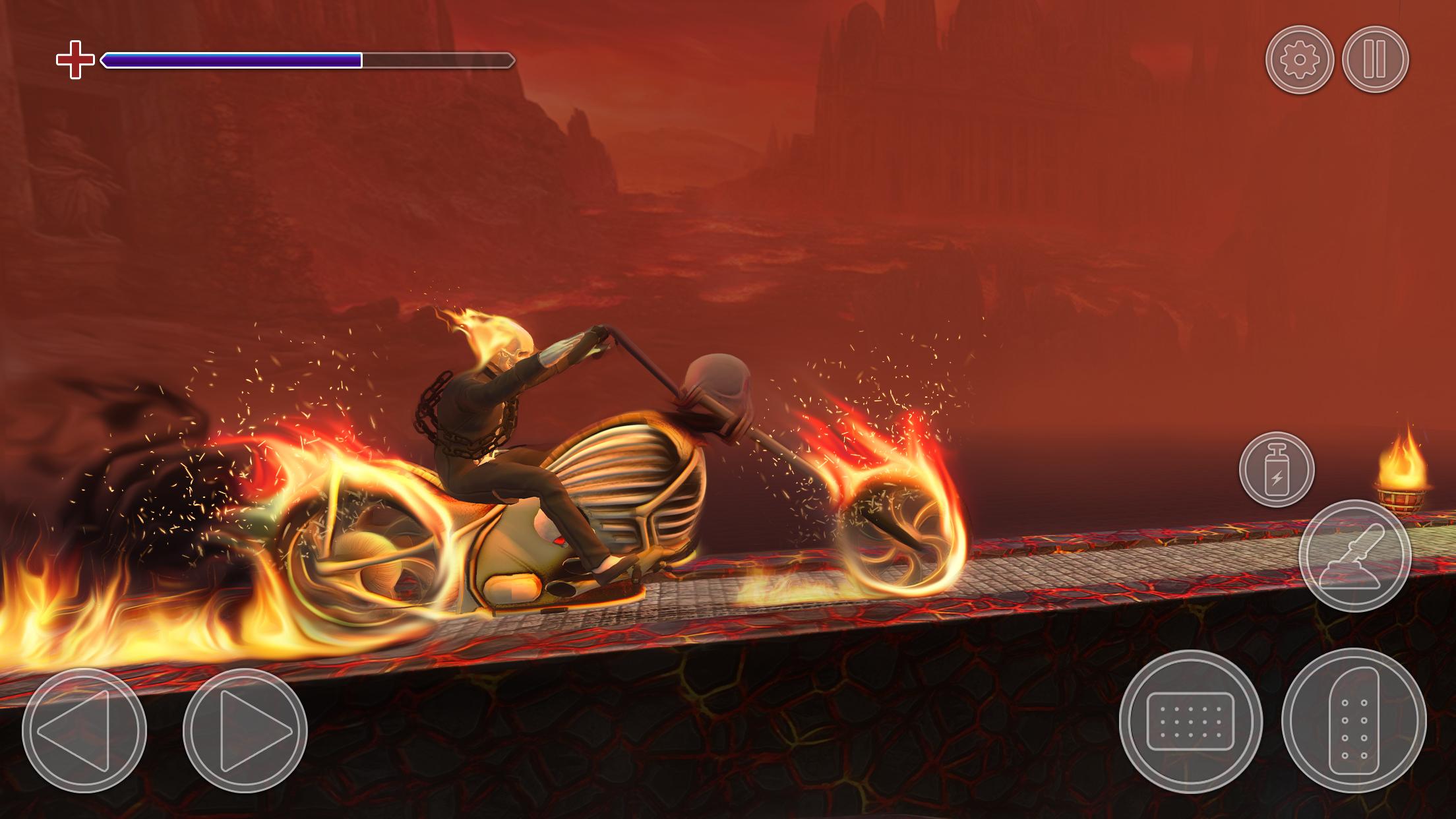Step on the tall gas pedal
This screenshot has width=1456, height=819.
[x=1354, y=720]
